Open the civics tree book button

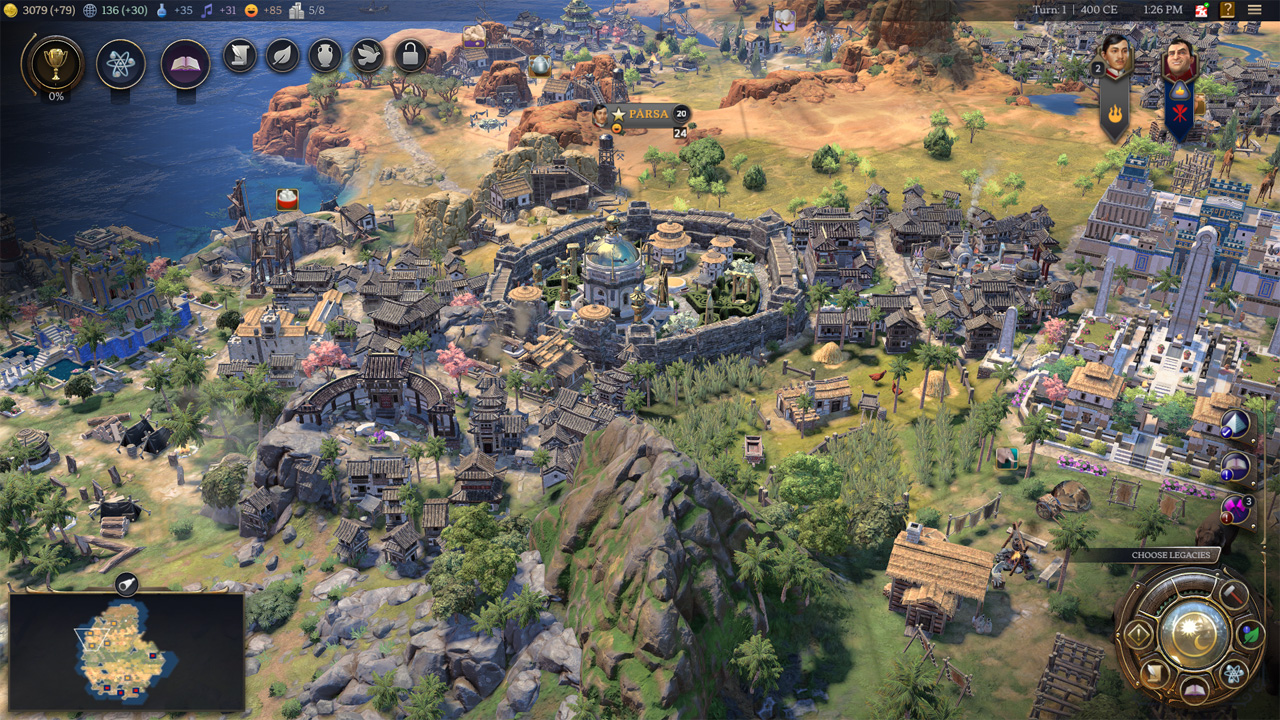click(185, 64)
